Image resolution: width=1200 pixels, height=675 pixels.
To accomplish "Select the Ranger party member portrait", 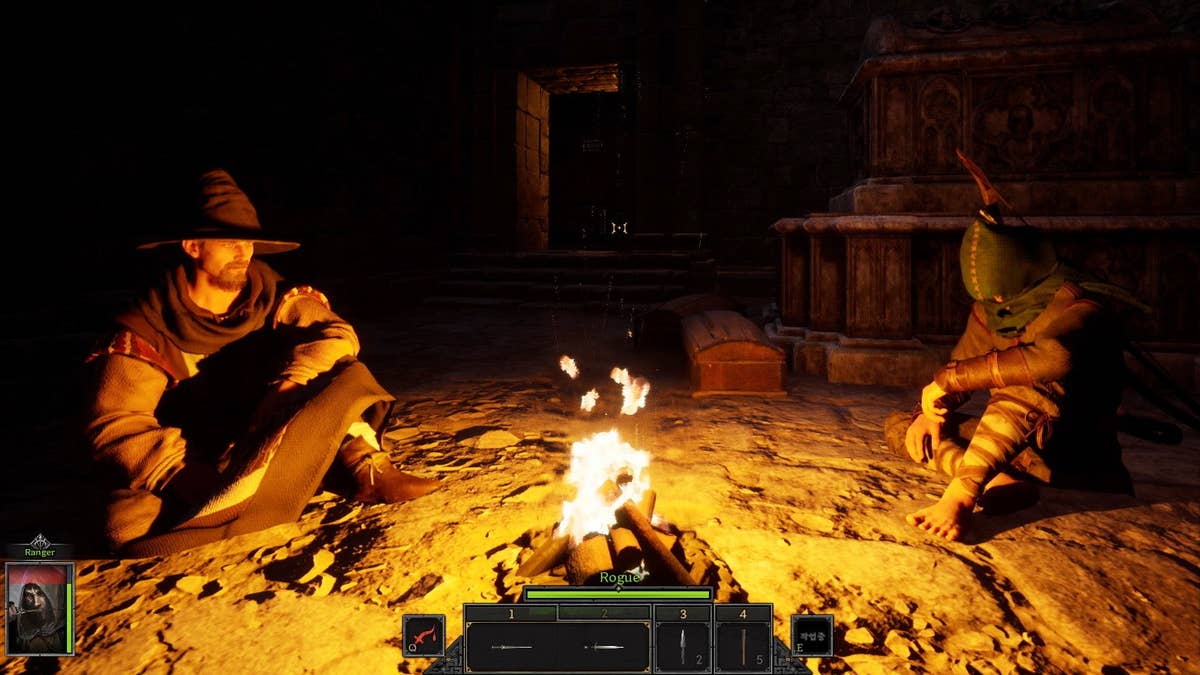I will [x=39, y=607].
